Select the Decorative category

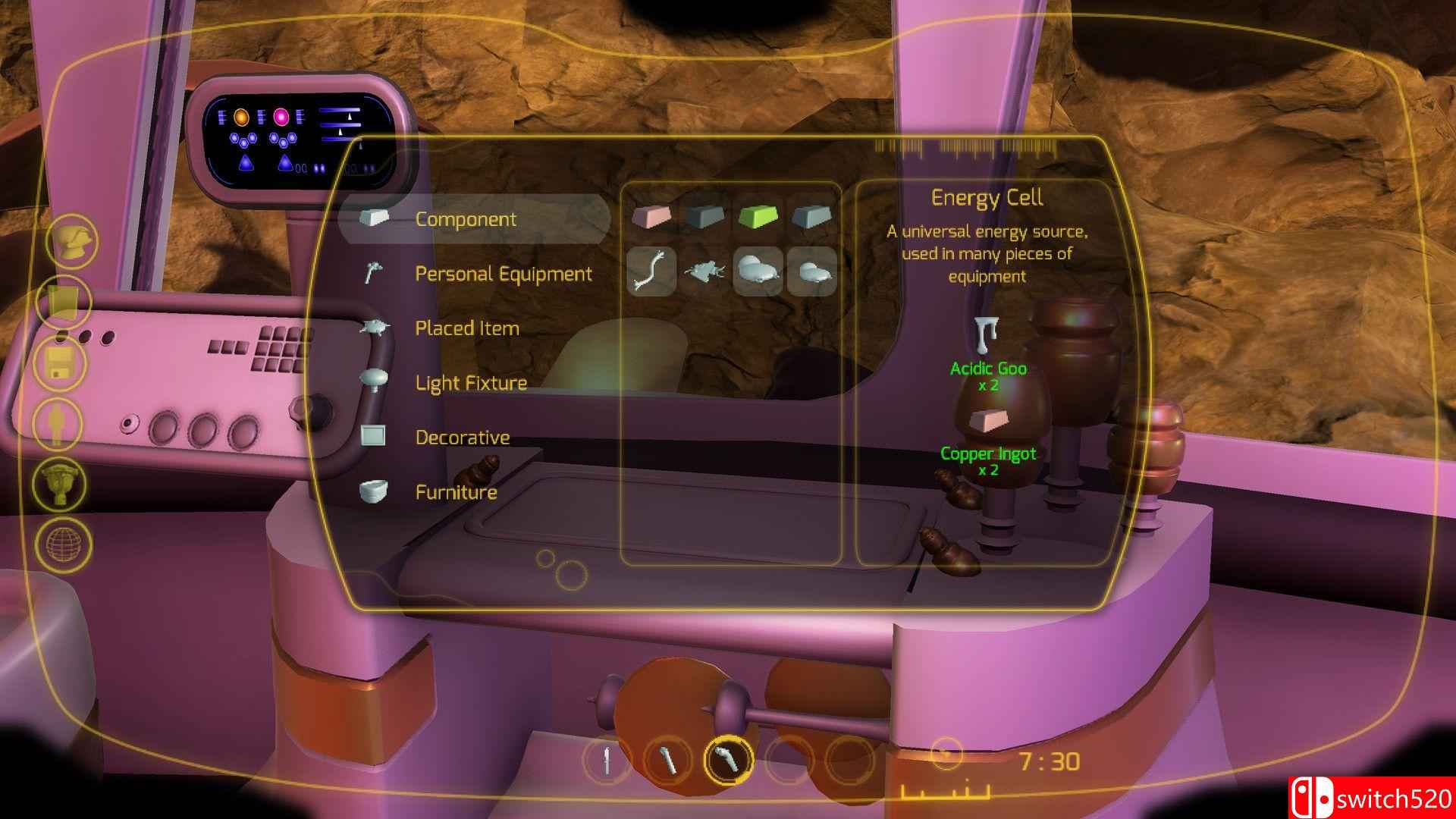pos(462,438)
